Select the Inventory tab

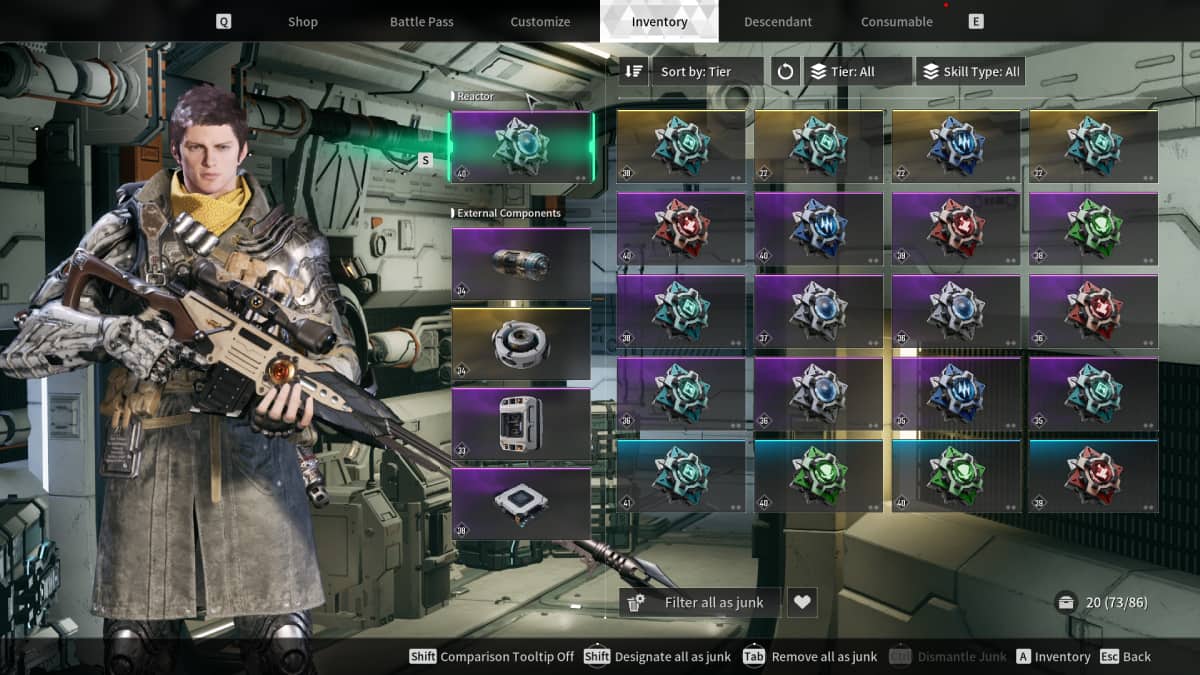(x=659, y=22)
